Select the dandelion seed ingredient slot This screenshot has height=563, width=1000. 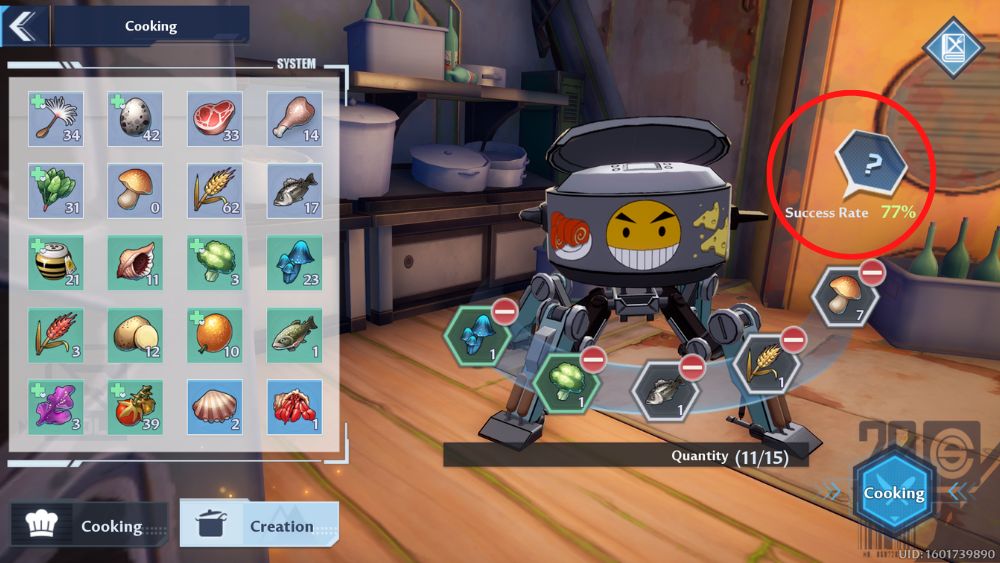tap(55, 119)
